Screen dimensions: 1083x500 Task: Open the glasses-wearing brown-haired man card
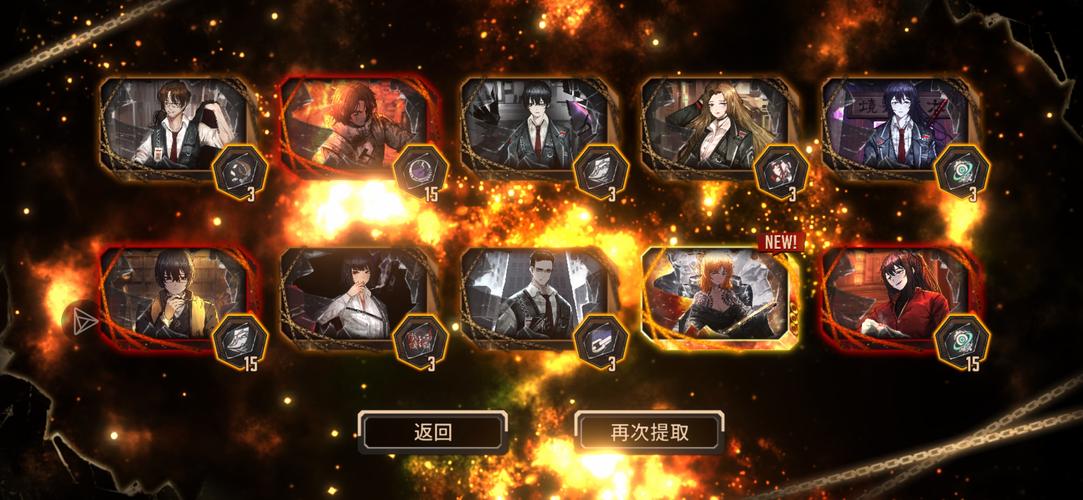point(172,127)
